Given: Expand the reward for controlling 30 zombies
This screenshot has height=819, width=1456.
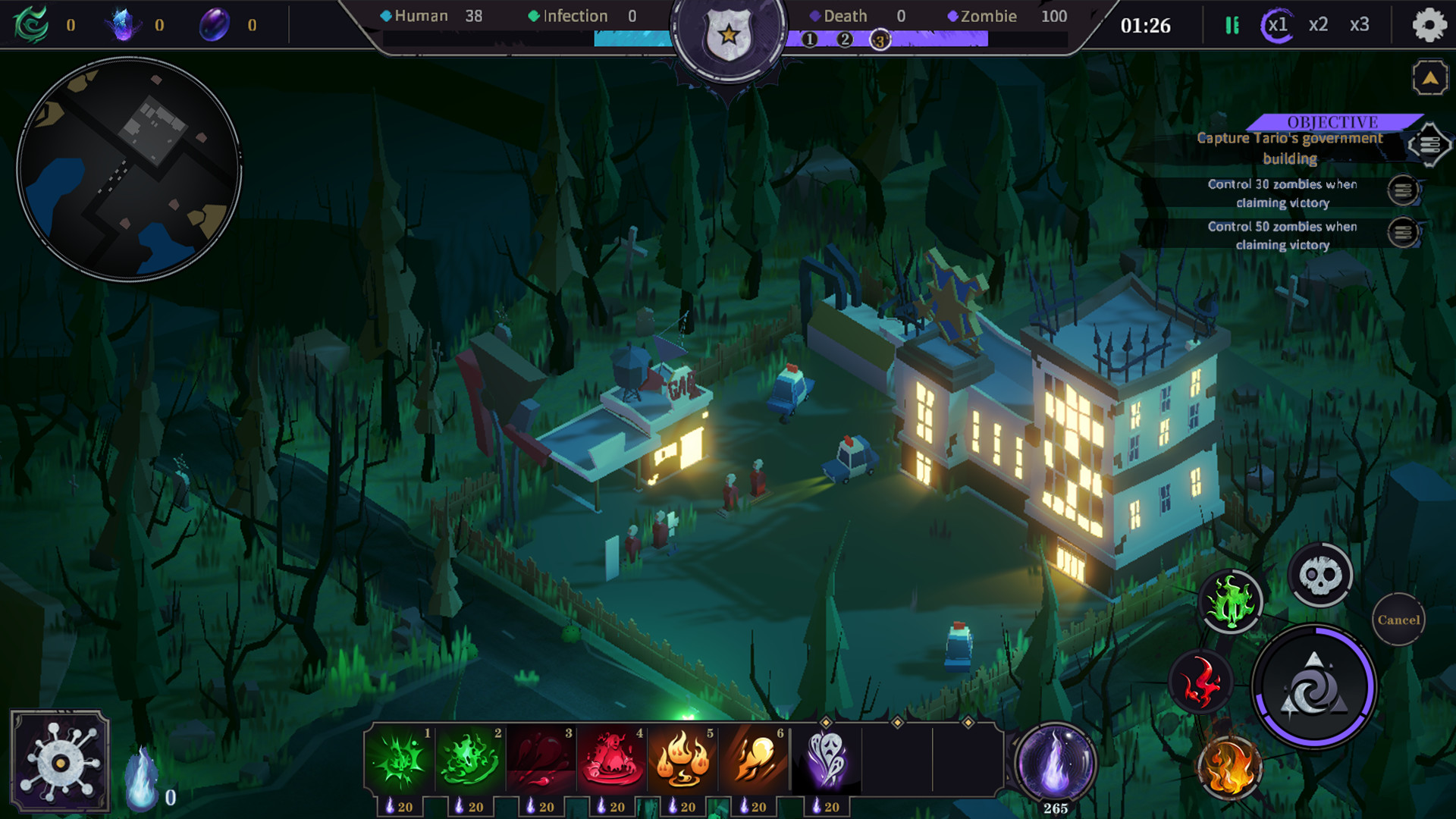Looking at the screenshot, I should [x=1404, y=193].
